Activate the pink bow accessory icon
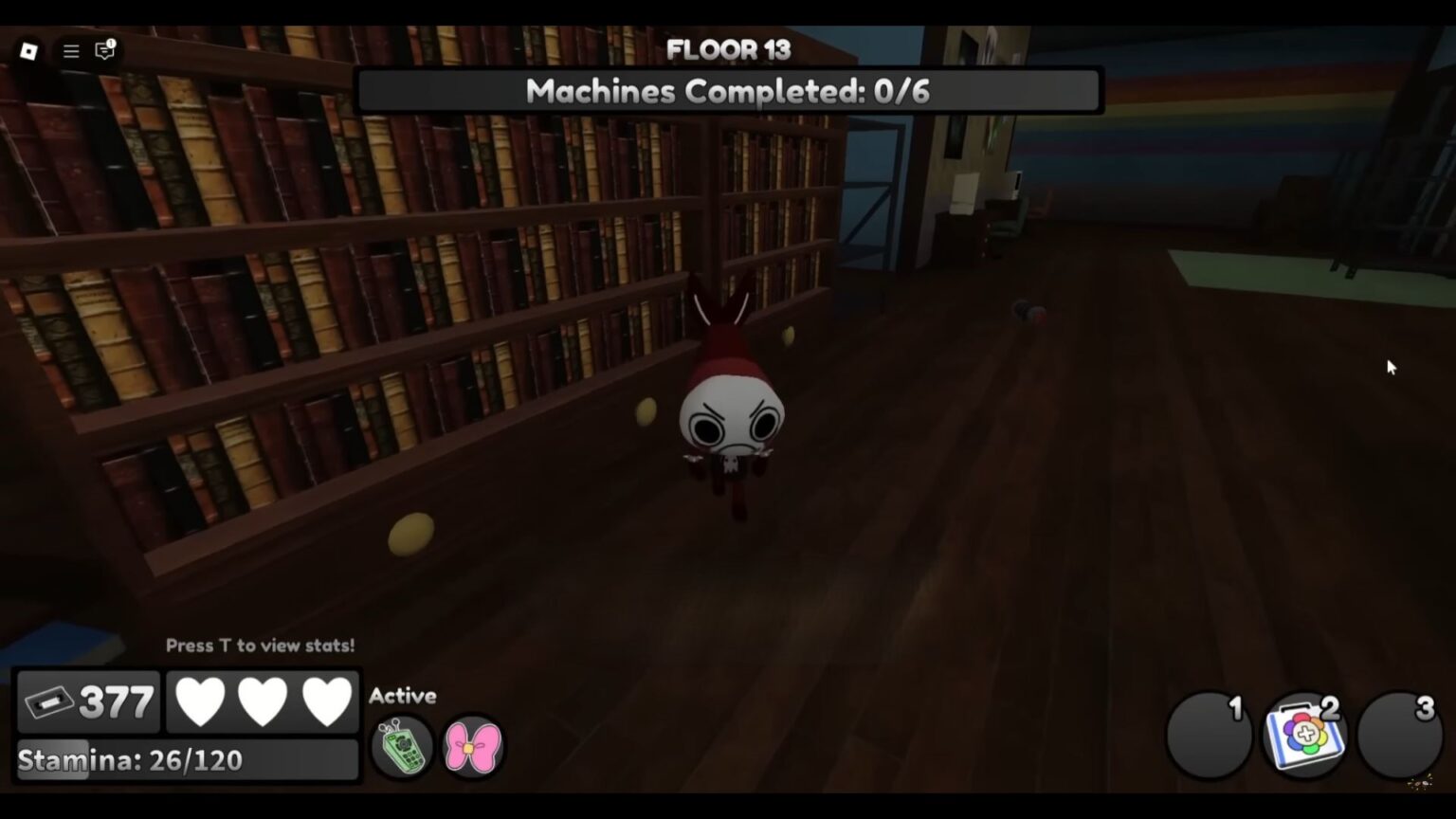Viewport: 1456px width, 819px height. (x=472, y=748)
